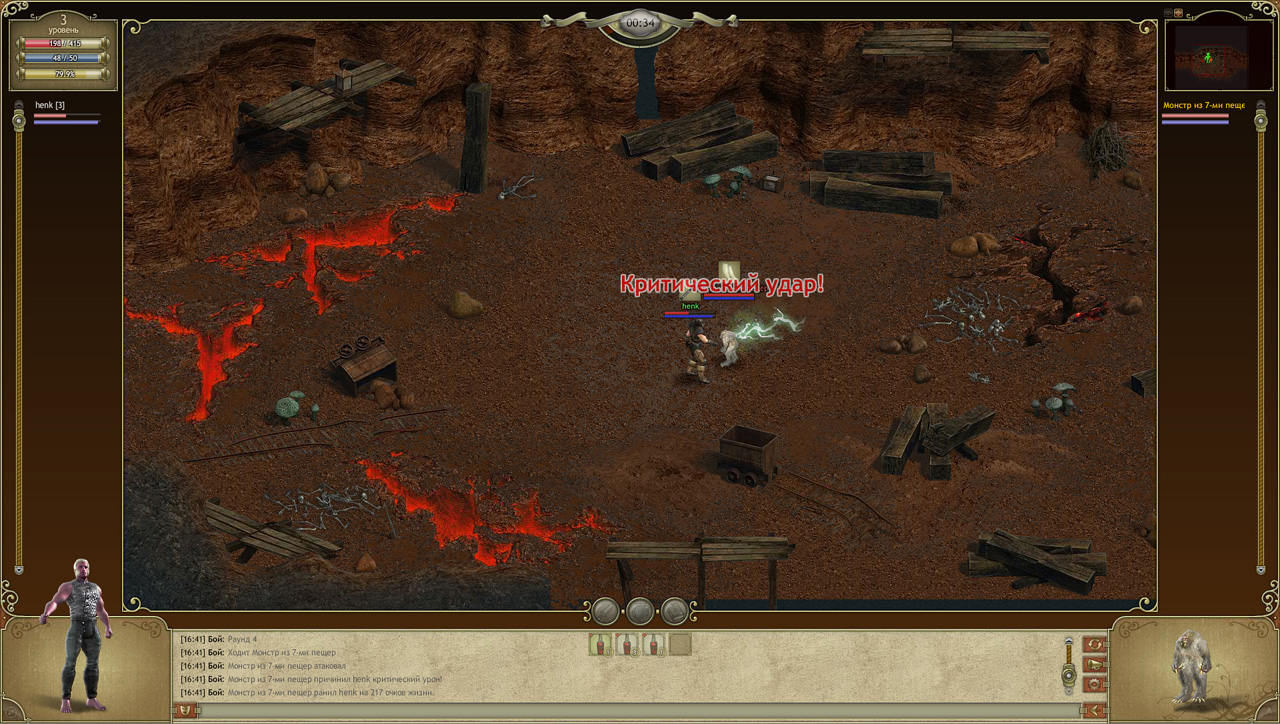Open the megaphone chat channel button
The image size is (1280, 724).
(1095, 664)
